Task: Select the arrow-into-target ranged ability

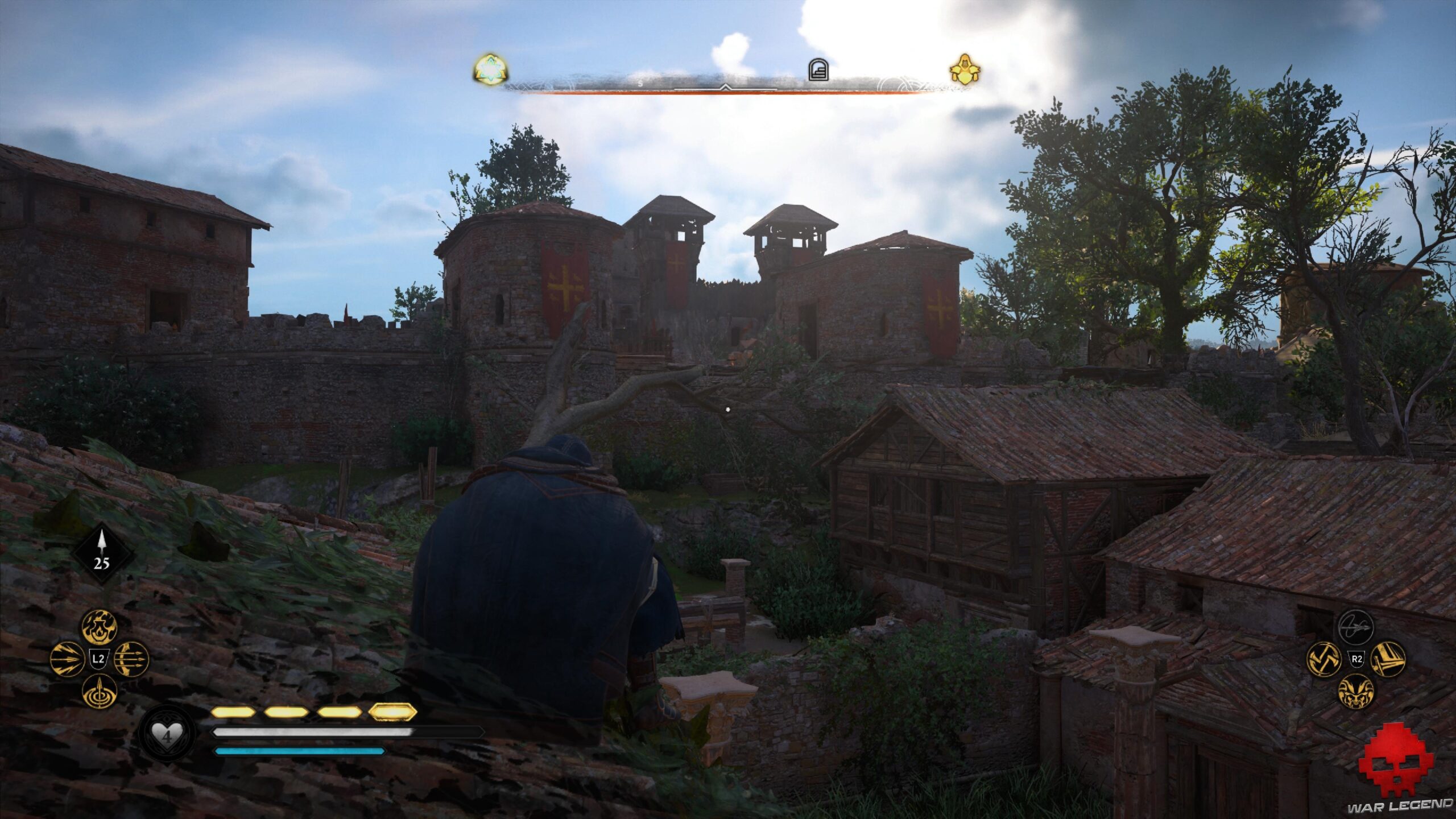Action: click(x=100, y=692)
